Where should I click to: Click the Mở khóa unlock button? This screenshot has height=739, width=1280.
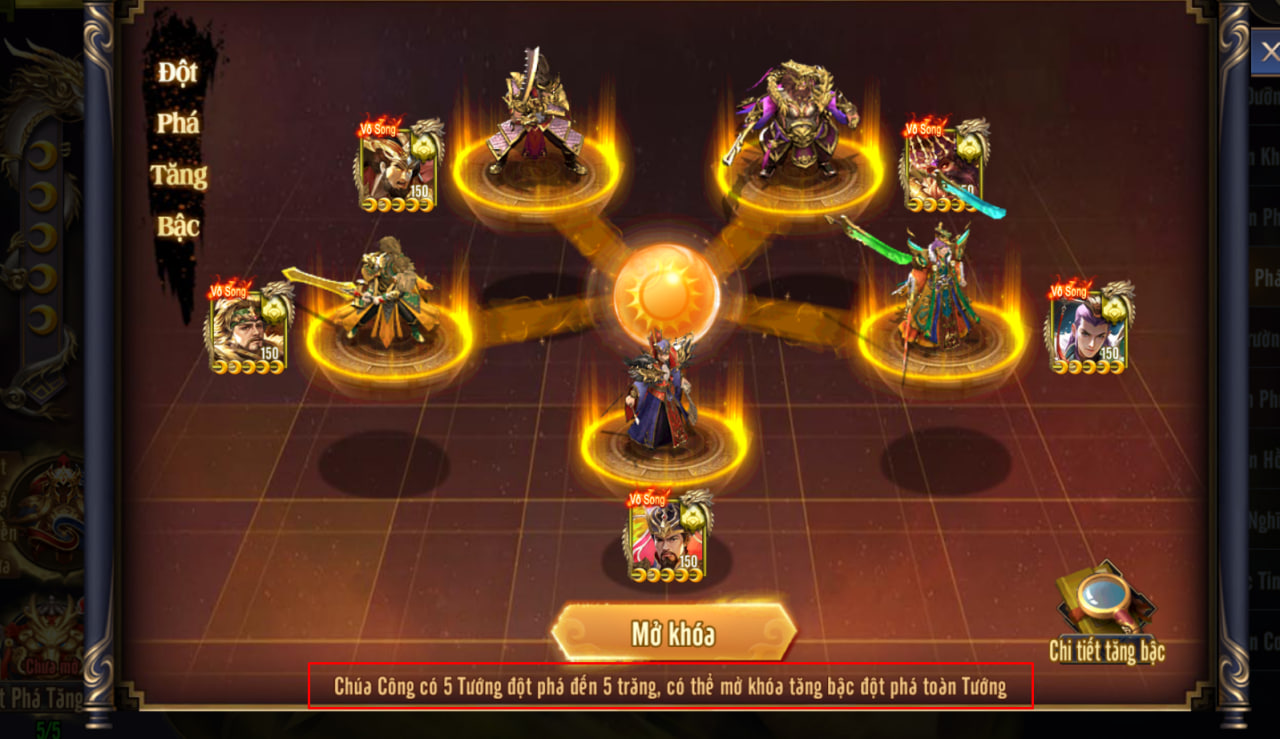[x=673, y=633]
